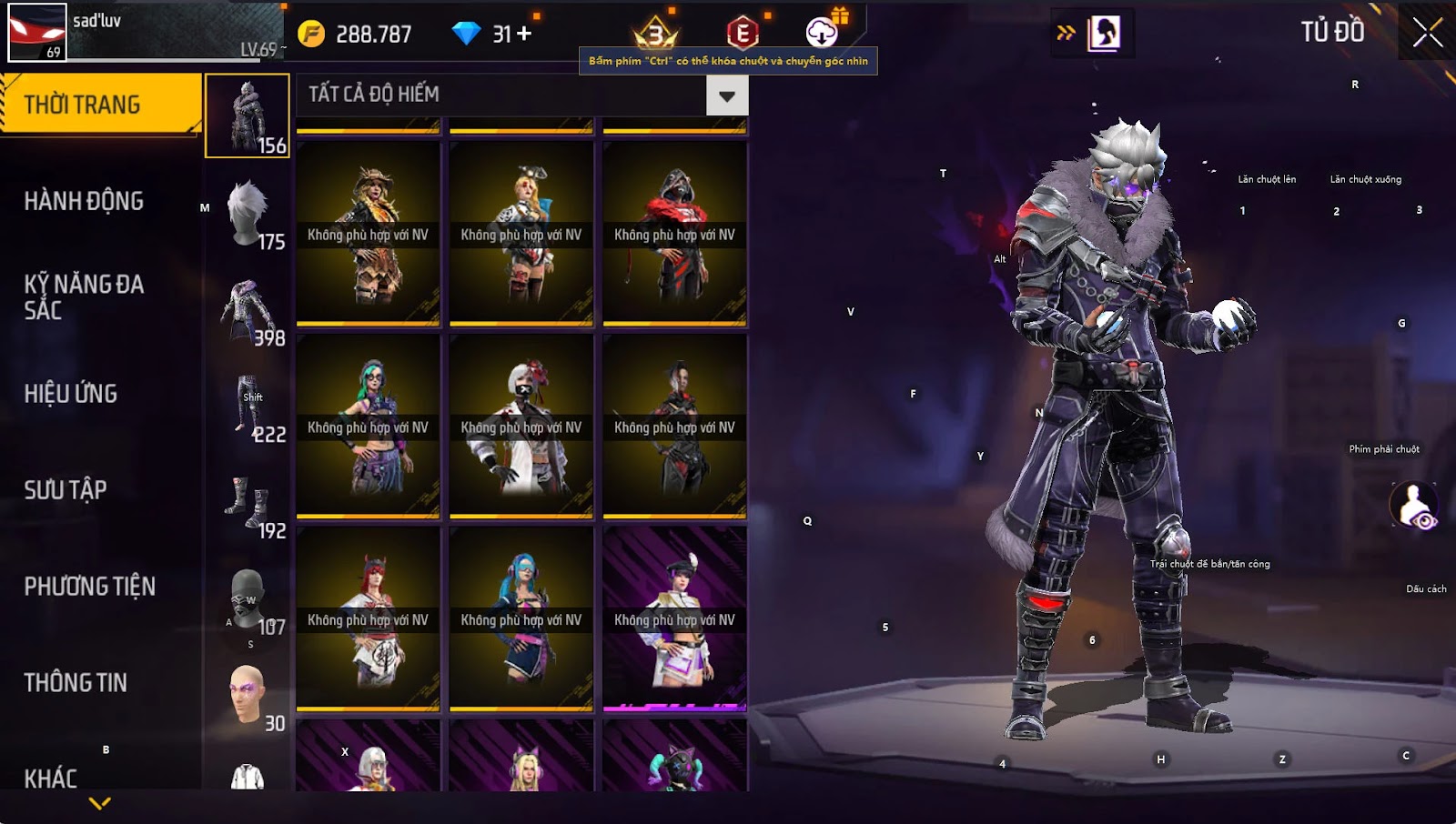Viewport: 1456px width, 824px height.
Task: Close the wardrobe screen
Action: [x=1427, y=33]
